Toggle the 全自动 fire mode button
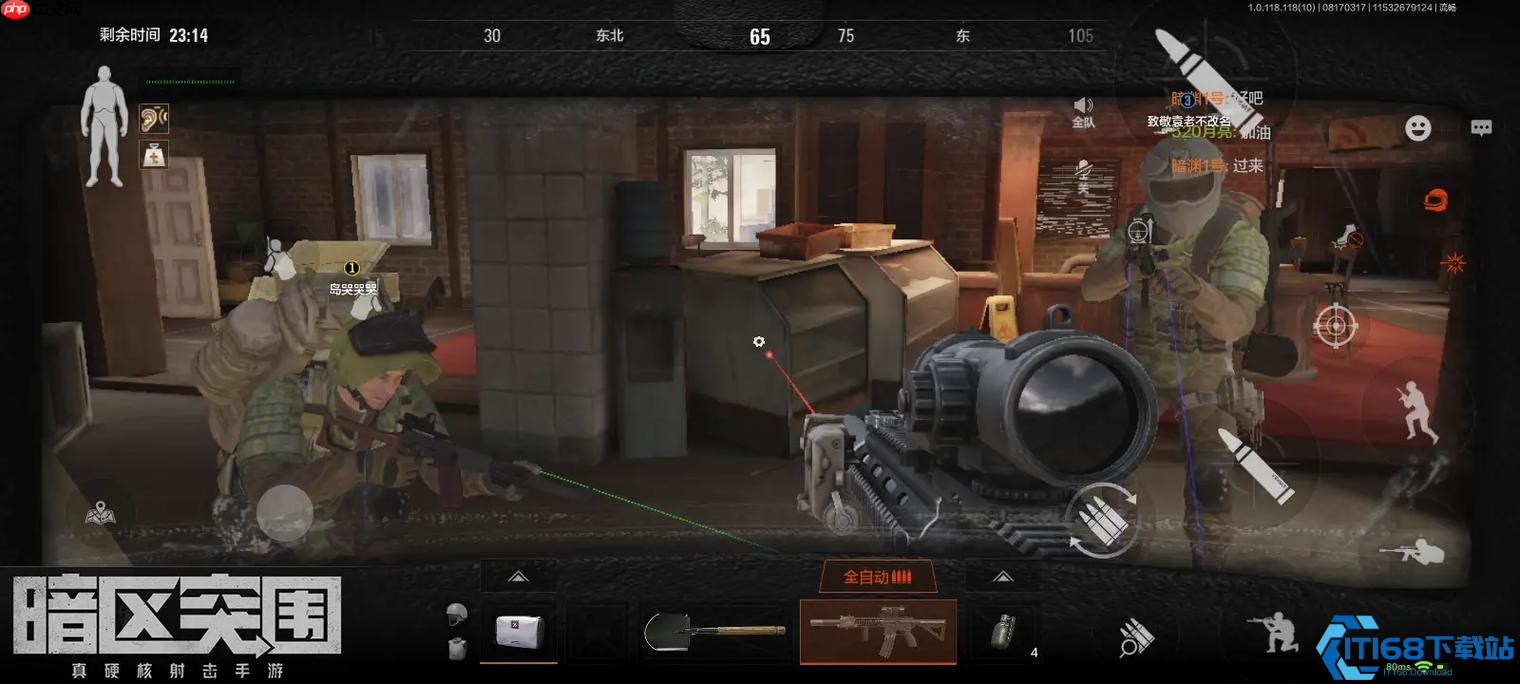1520x684 pixels. 877,577
